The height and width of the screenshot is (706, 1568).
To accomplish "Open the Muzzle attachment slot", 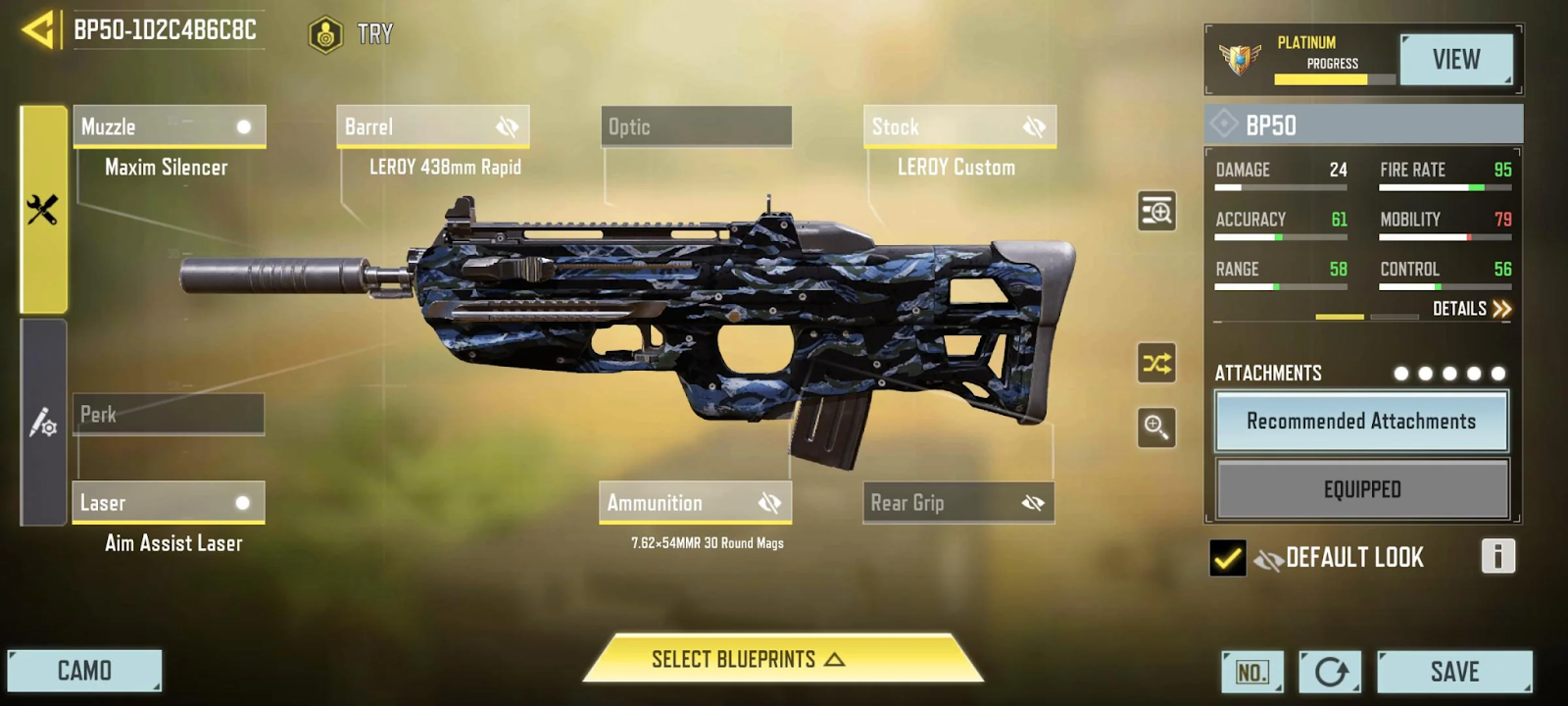I will tap(169, 126).
